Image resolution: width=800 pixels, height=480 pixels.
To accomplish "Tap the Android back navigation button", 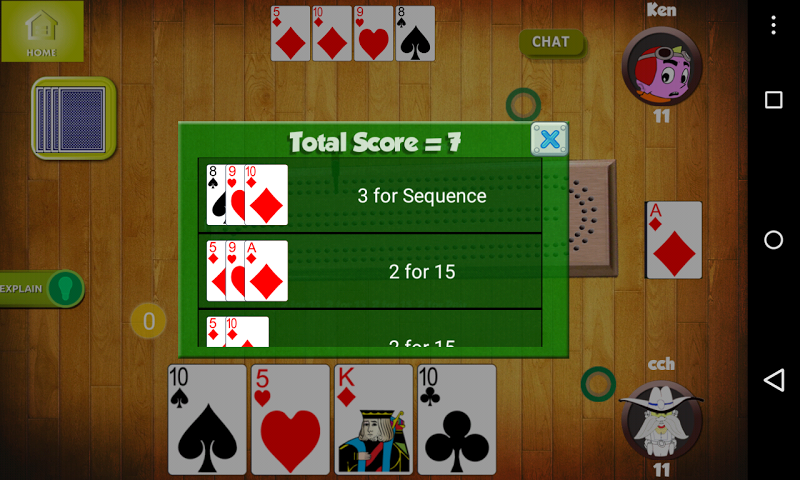I will coord(773,380).
